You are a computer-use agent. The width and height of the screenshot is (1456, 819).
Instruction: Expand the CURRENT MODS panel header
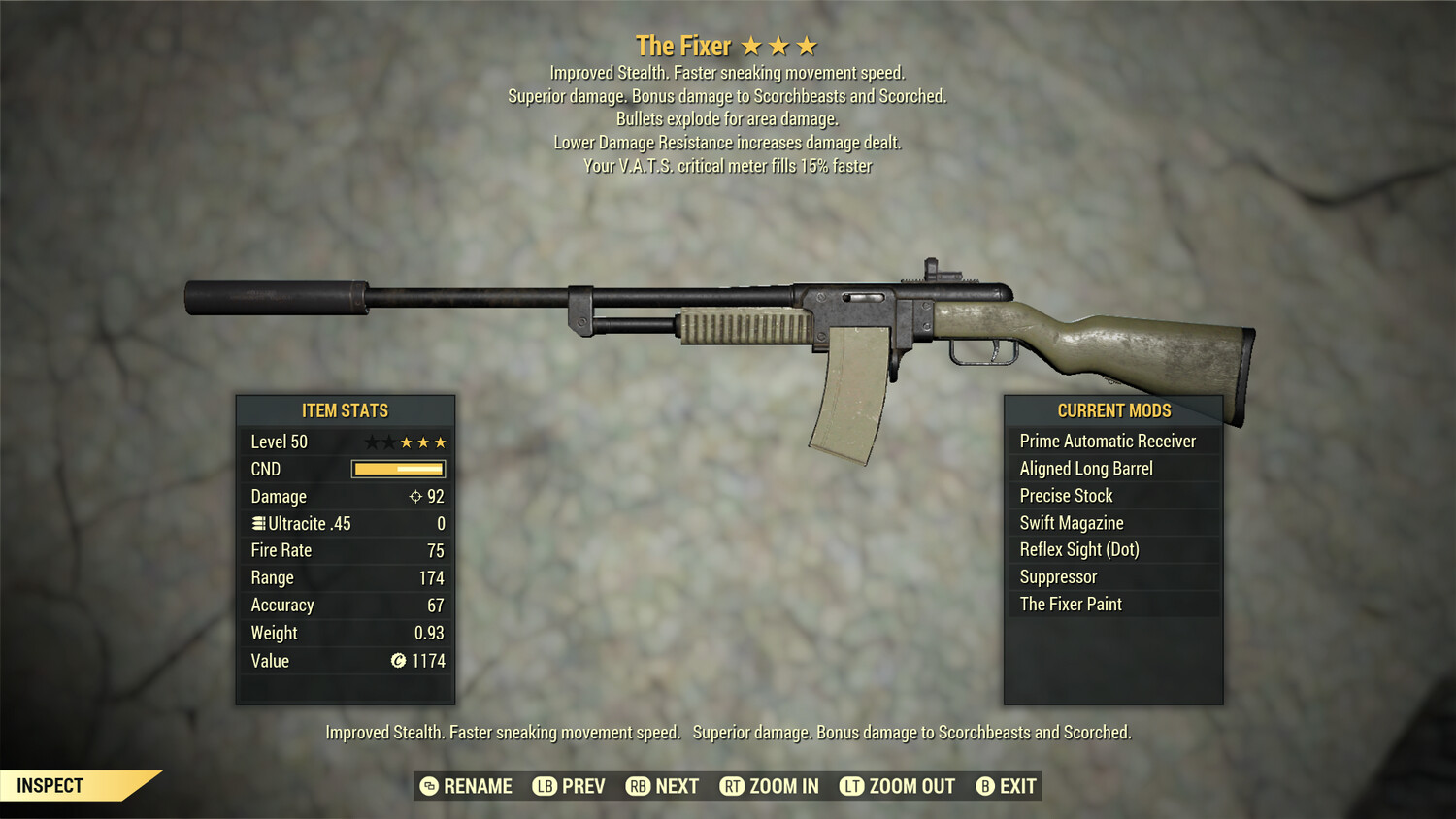(x=1113, y=410)
